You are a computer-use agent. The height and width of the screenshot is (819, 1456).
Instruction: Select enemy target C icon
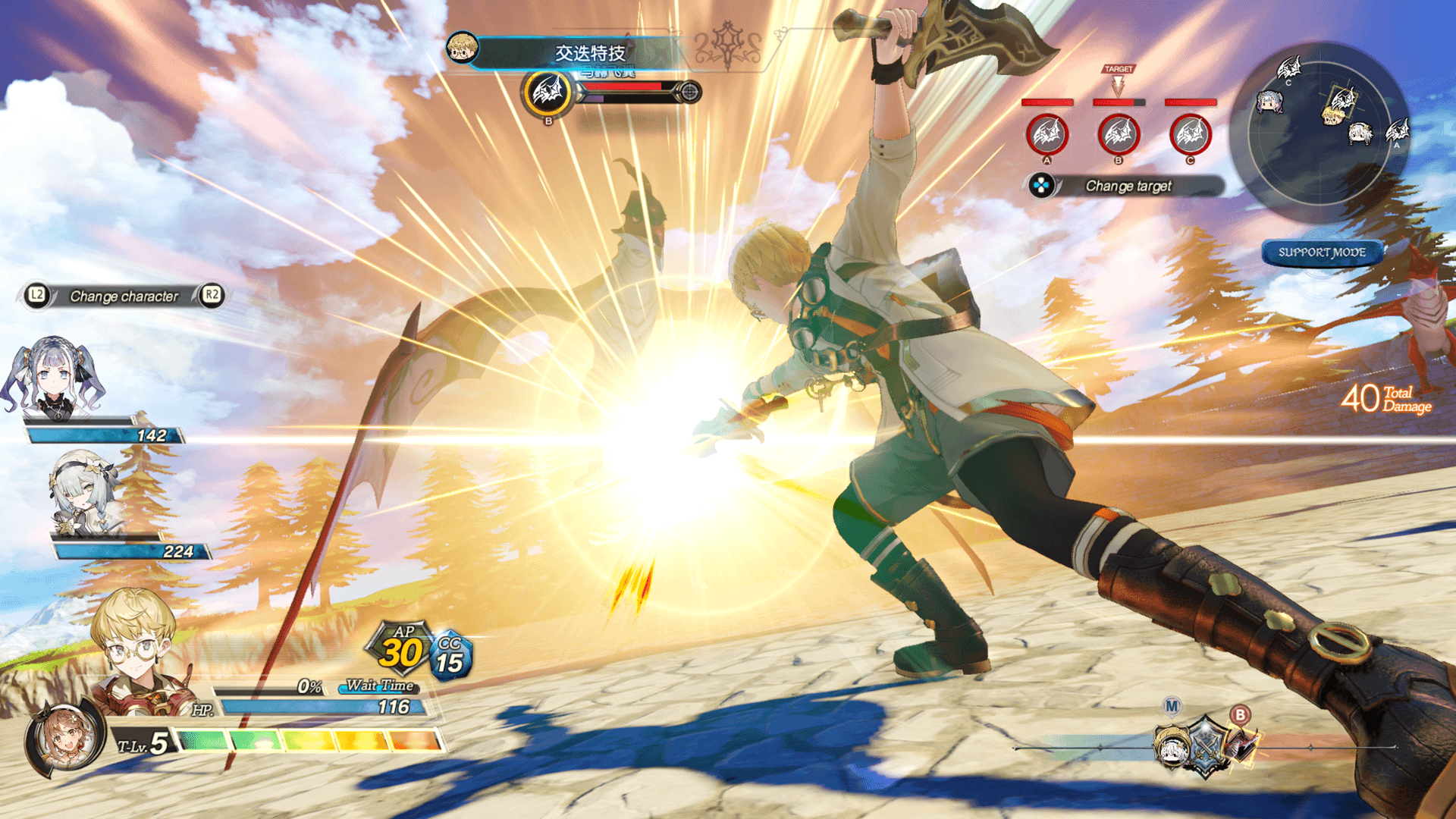pyautogui.click(x=1190, y=135)
